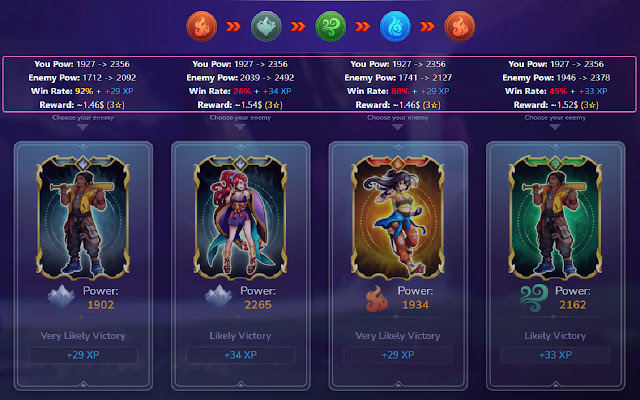Screen dimensions: 640x400
Task: Select the blue water element icon
Action: (x=397, y=25)
